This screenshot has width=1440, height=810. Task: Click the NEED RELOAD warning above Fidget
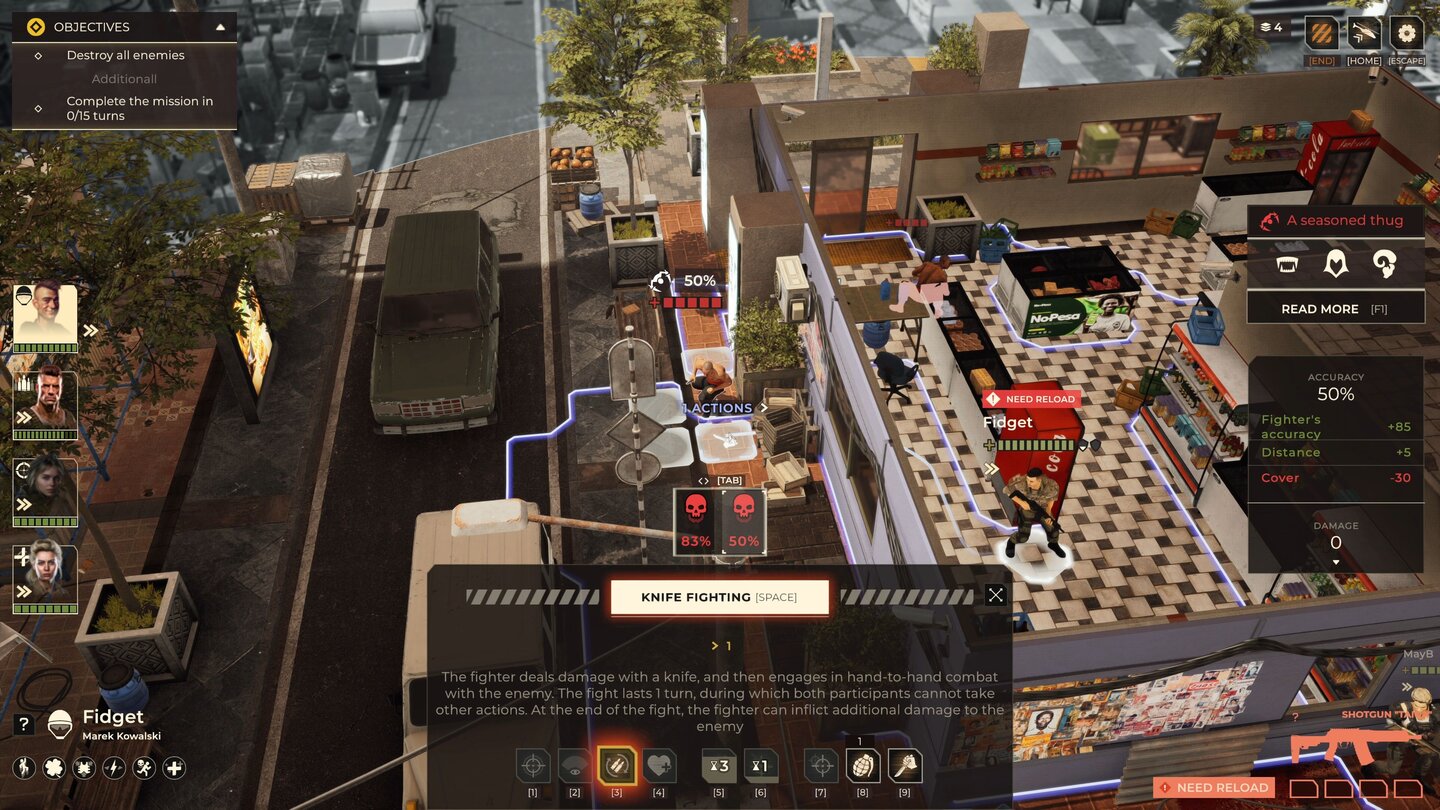(1031, 398)
